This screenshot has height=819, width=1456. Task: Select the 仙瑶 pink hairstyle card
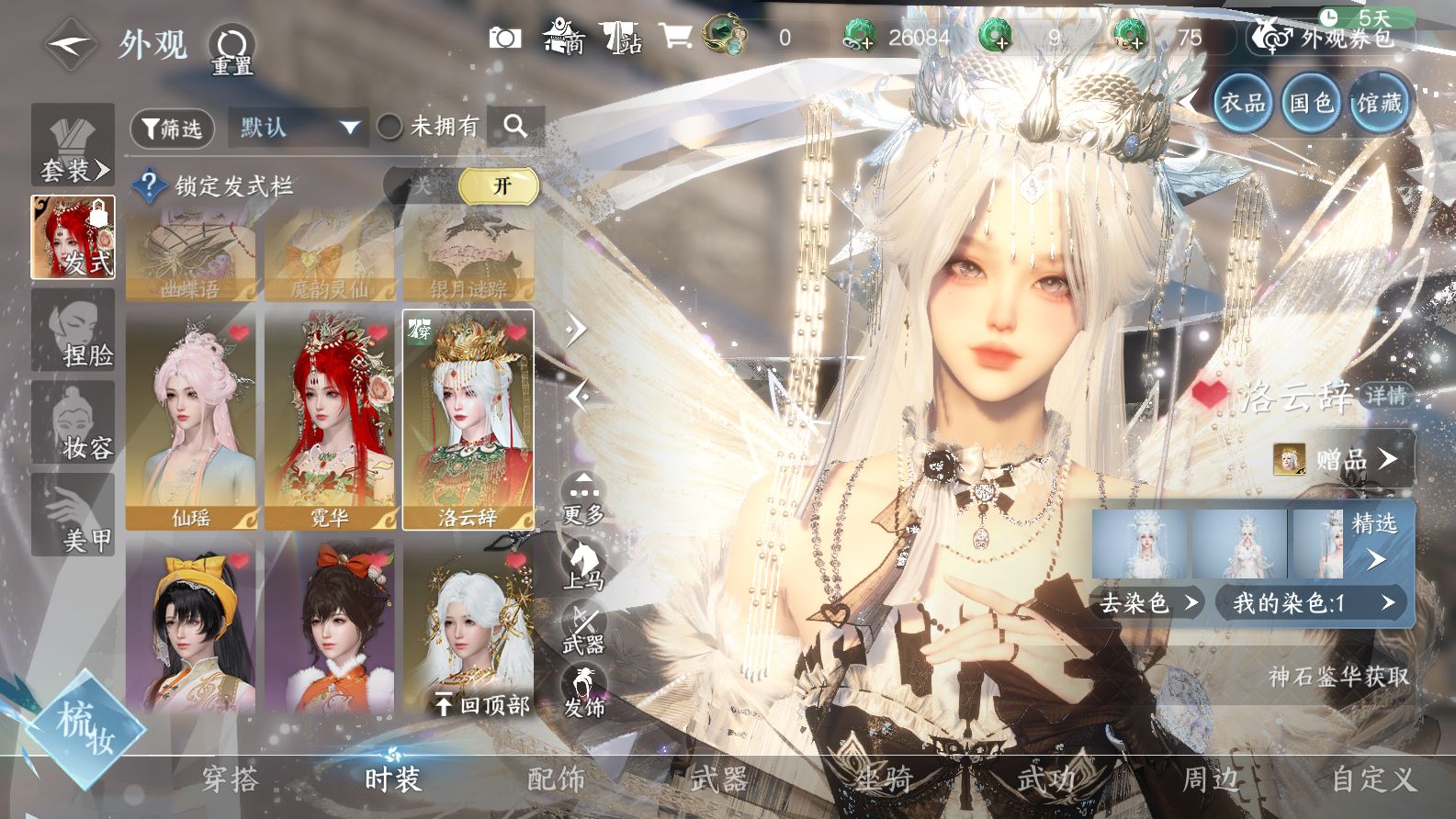191,420
